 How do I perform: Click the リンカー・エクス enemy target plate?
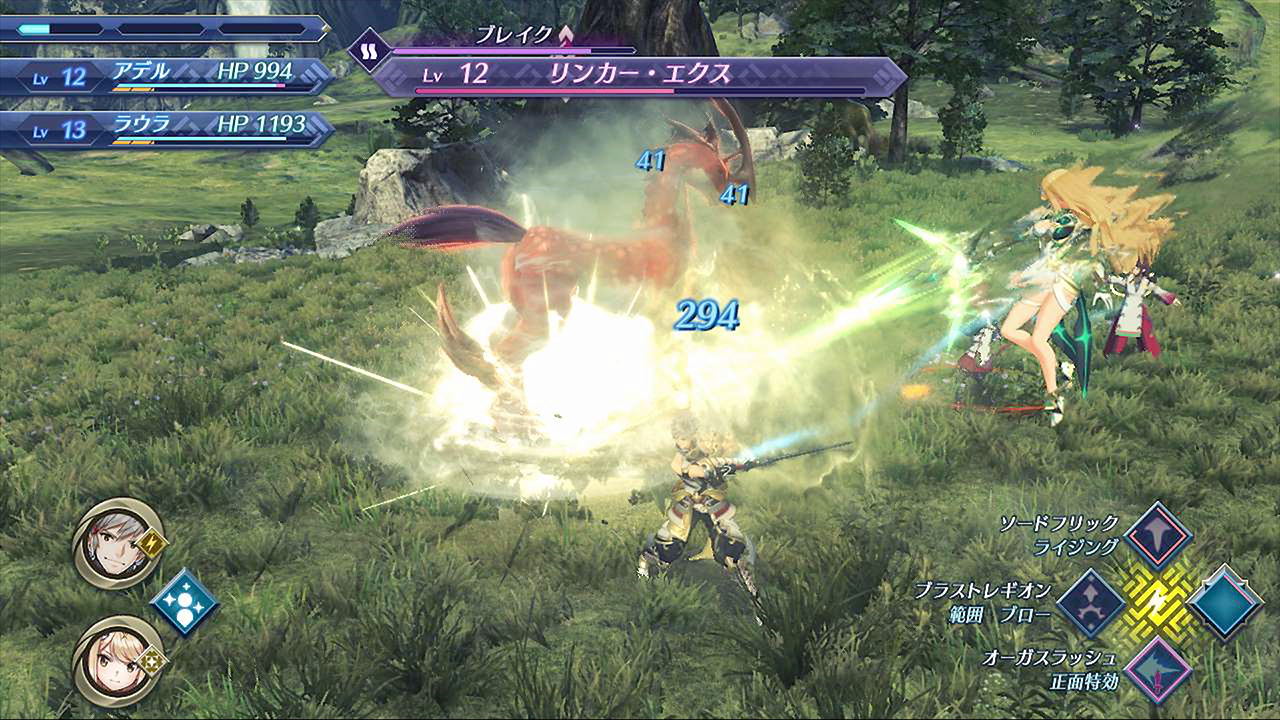[640, 74]
